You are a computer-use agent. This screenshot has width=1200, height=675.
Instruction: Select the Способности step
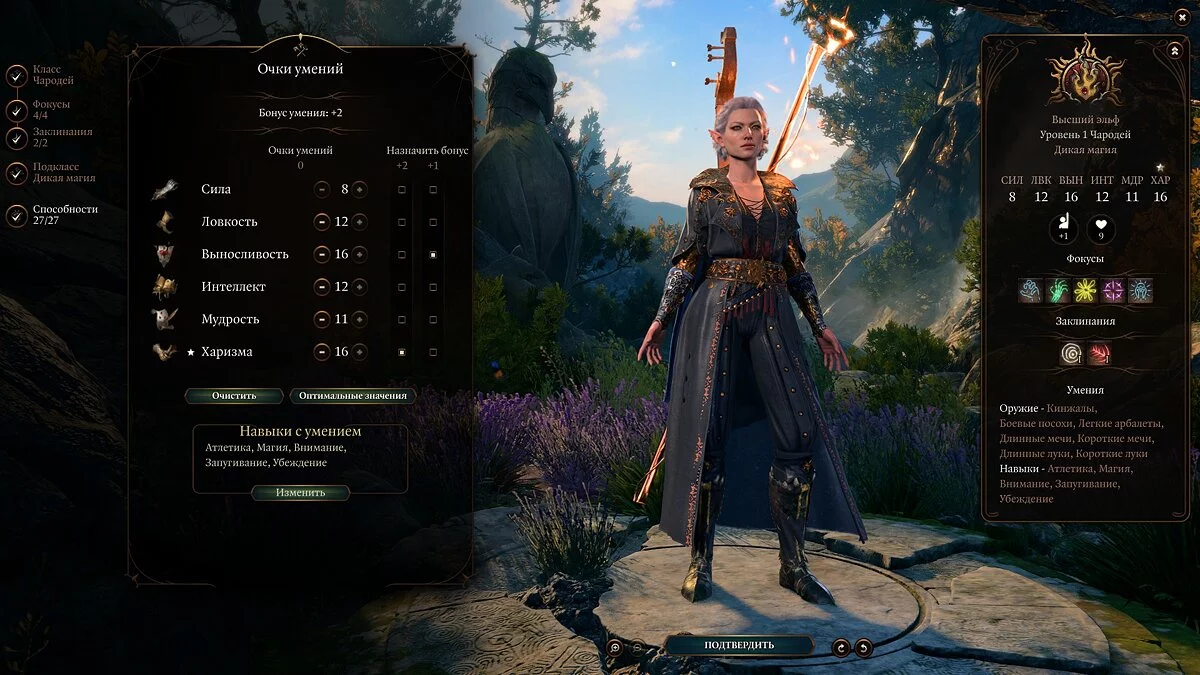17,215
